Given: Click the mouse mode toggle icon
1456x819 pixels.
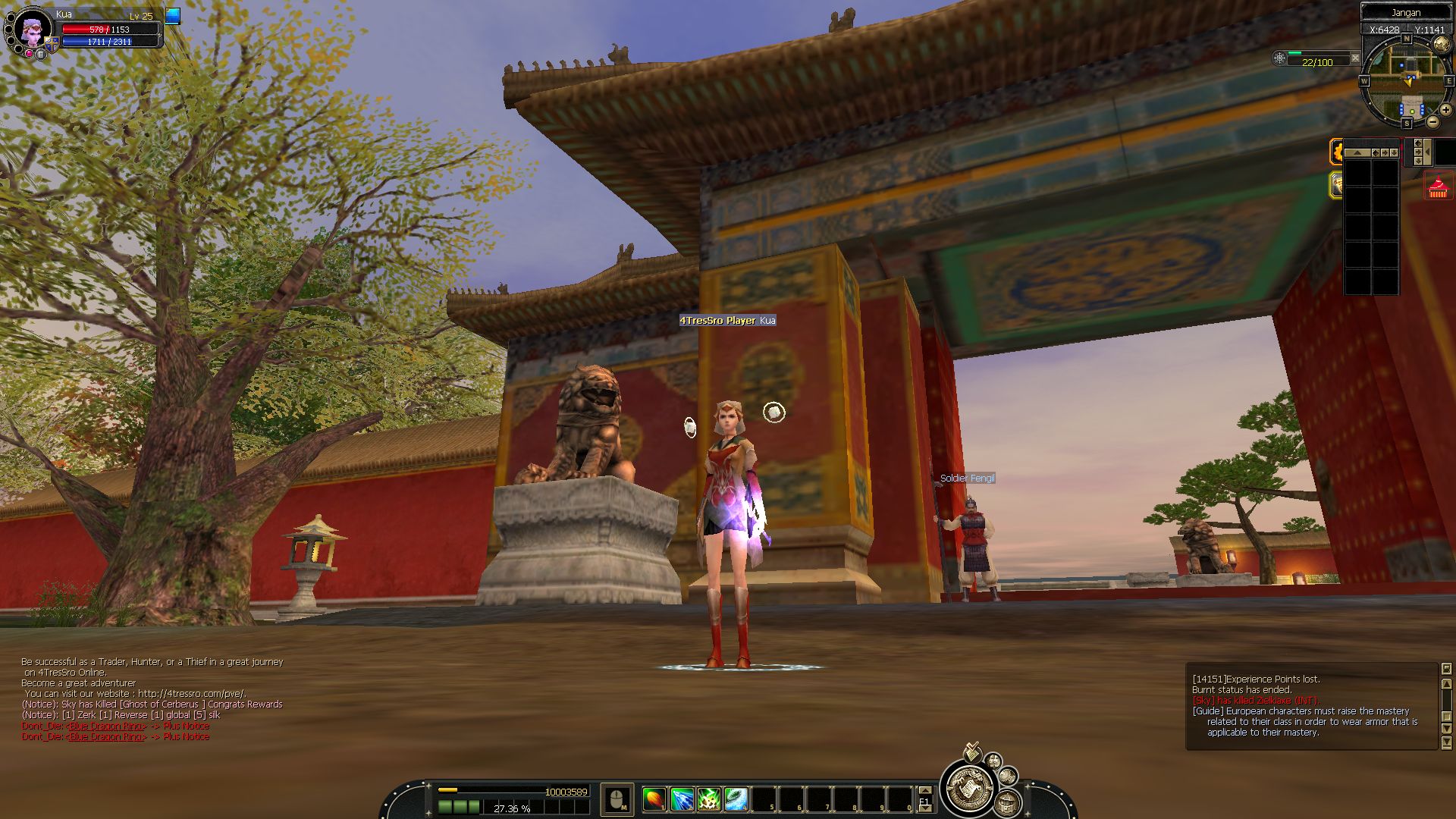Looking at the screenshot, I should (617, 799).
